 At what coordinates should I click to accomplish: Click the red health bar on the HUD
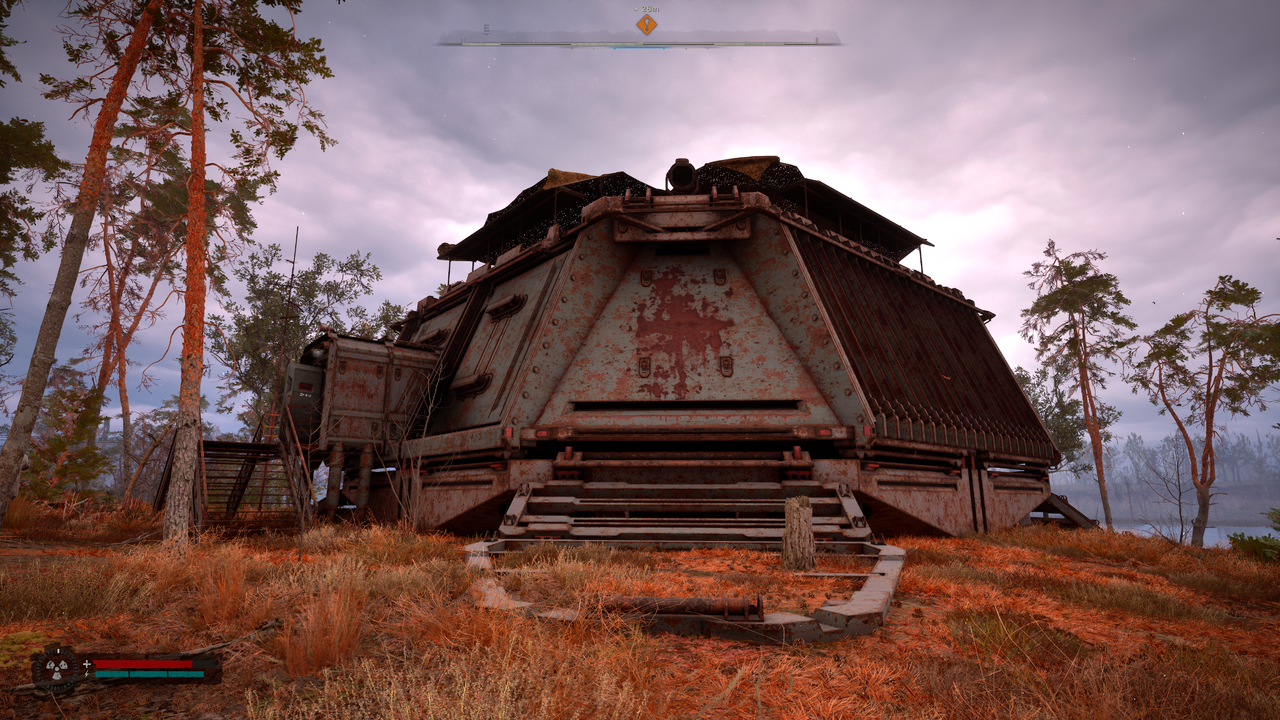tap(142, 663)
